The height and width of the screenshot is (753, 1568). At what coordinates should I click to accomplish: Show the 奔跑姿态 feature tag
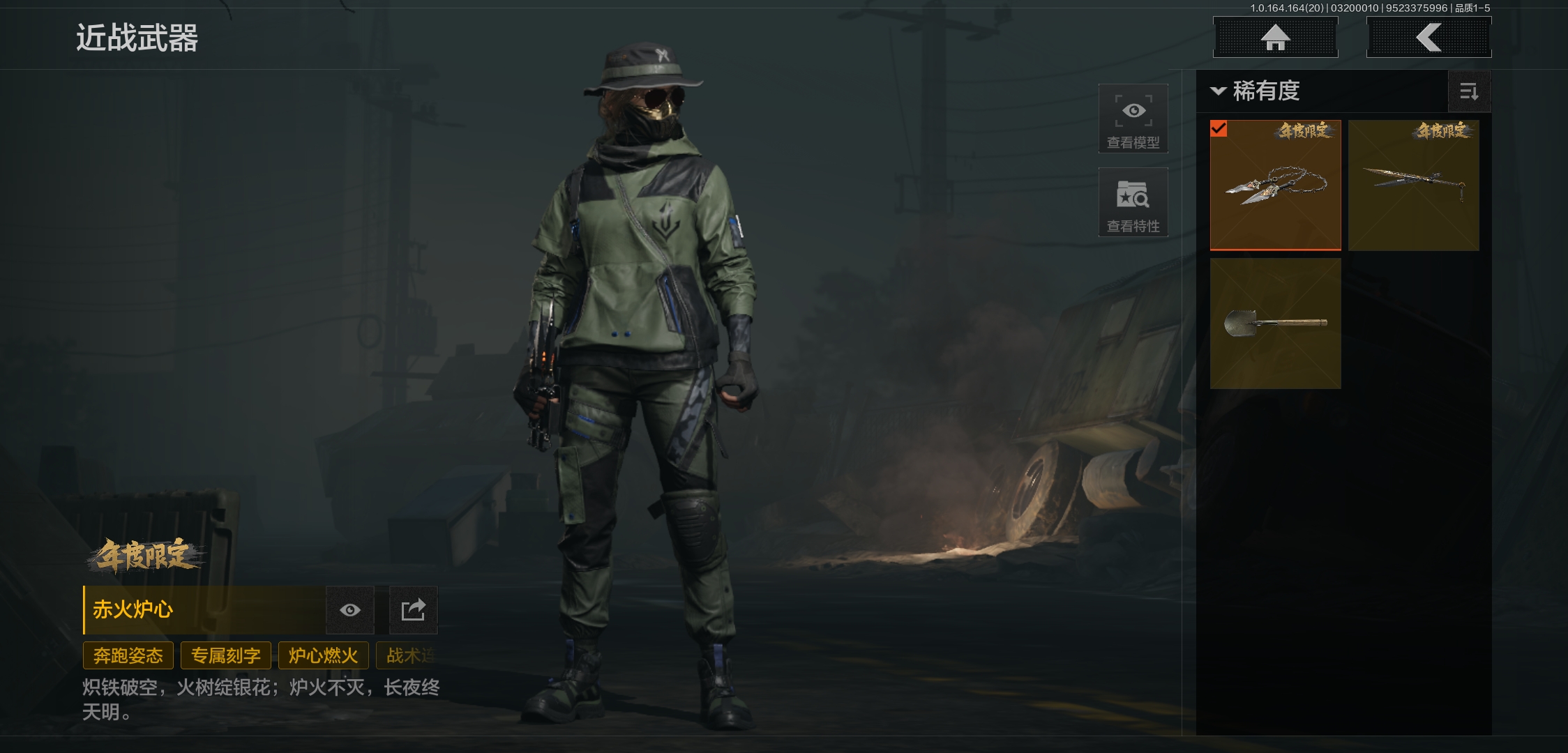128,655
